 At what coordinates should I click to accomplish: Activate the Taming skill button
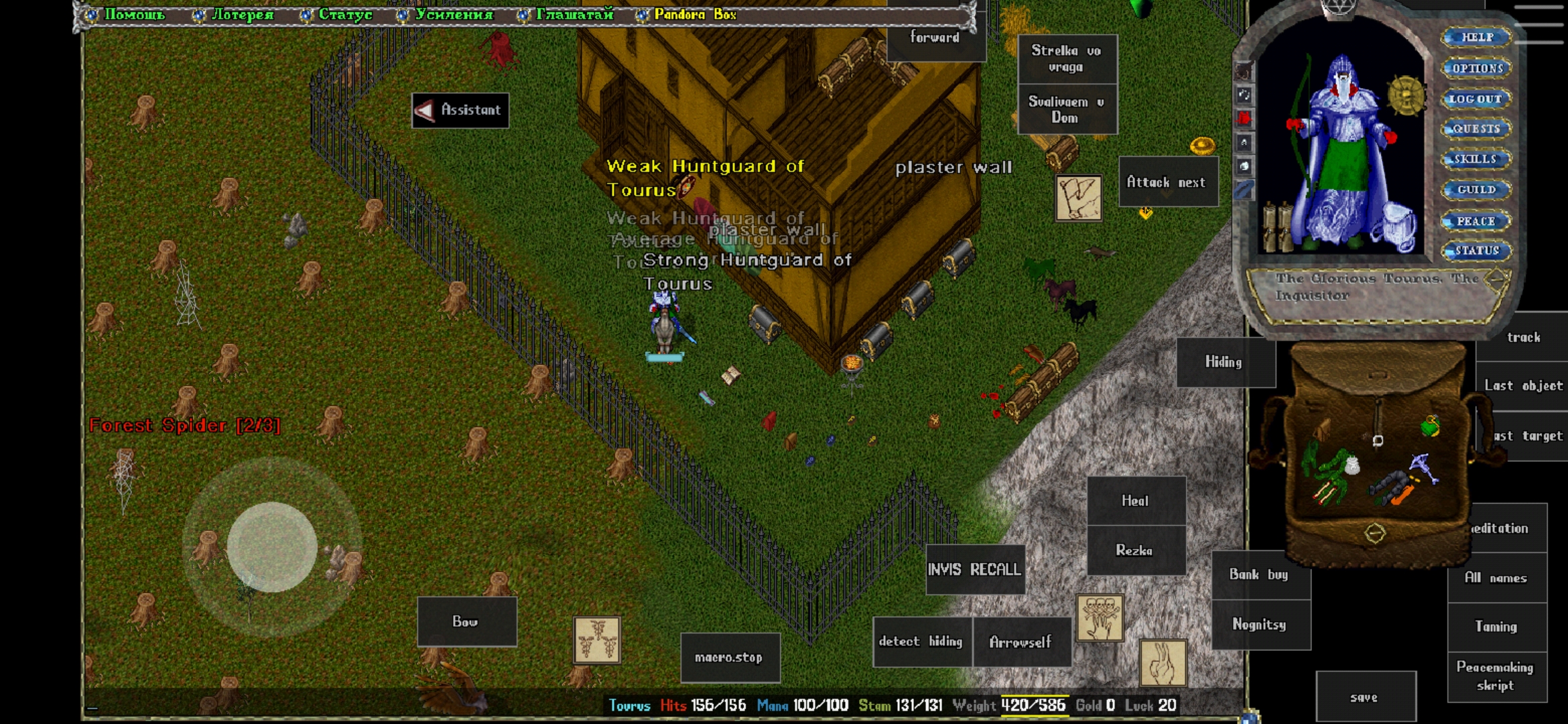click(1496, 626)
